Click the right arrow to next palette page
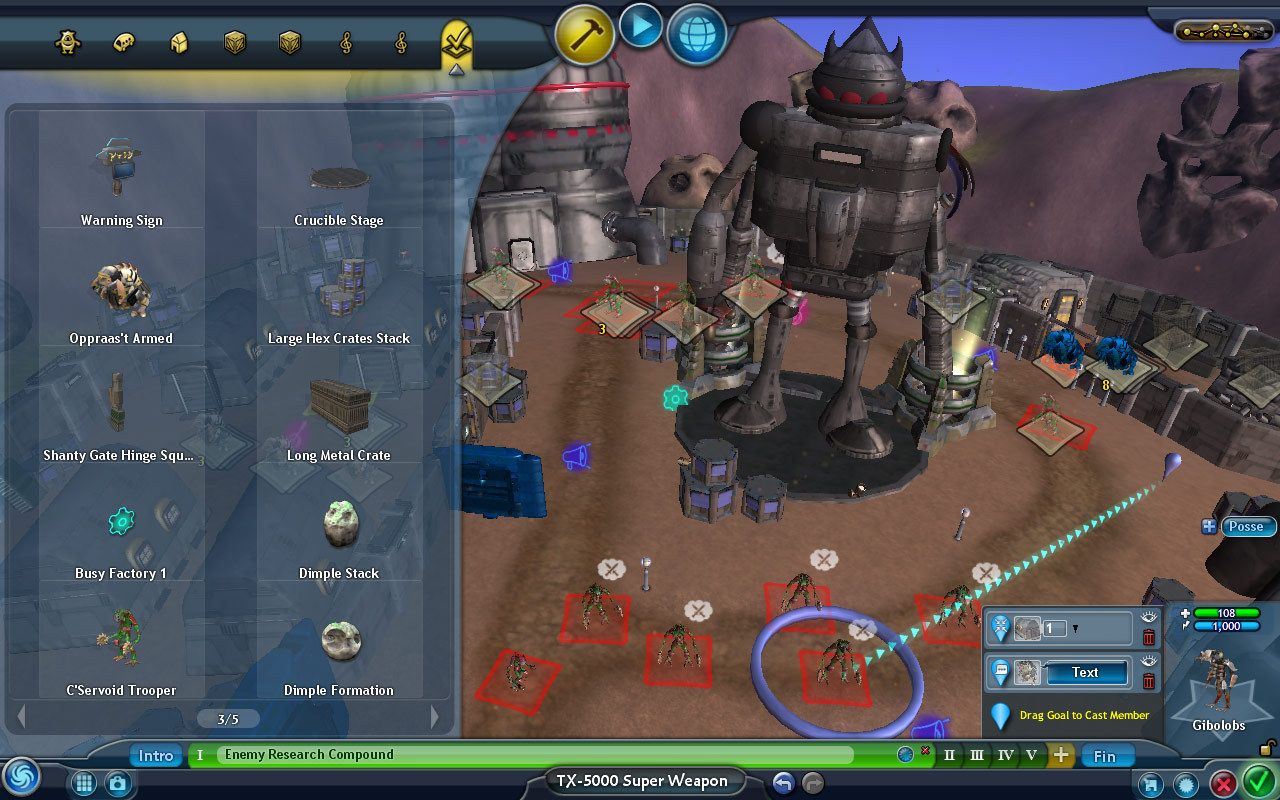Screen dimensions: 1280x800 434,717
